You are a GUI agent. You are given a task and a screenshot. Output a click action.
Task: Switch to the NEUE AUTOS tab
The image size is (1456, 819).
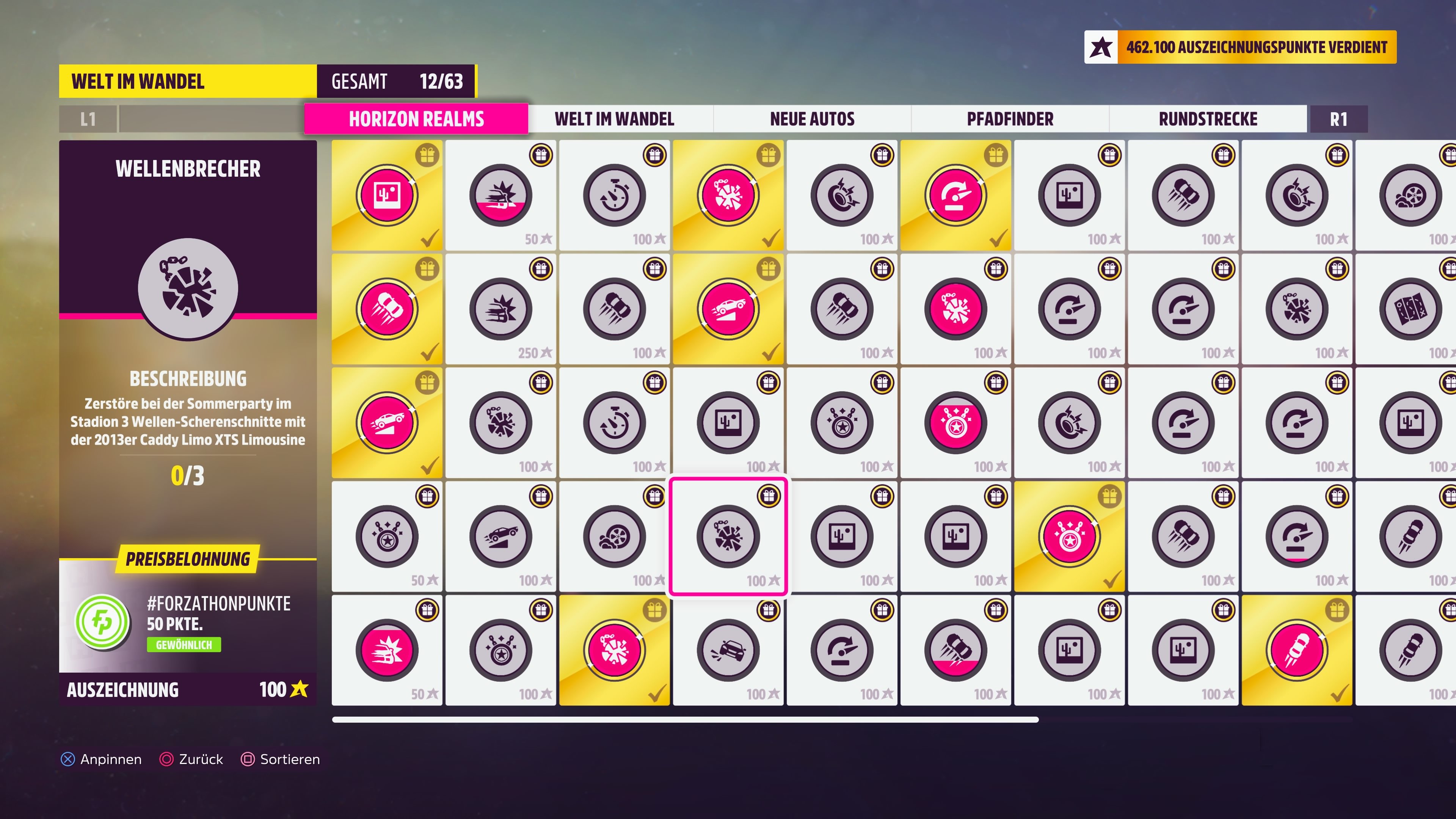click(x=812, y=119)
